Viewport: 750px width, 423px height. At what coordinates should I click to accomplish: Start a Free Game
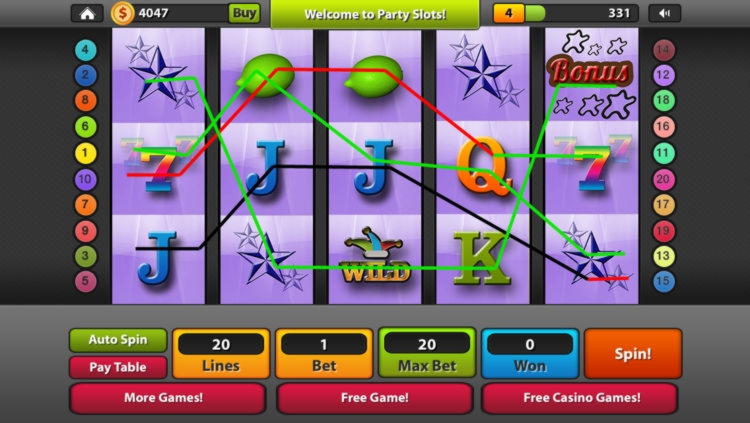pyautogui.click(x=374, y=397)
